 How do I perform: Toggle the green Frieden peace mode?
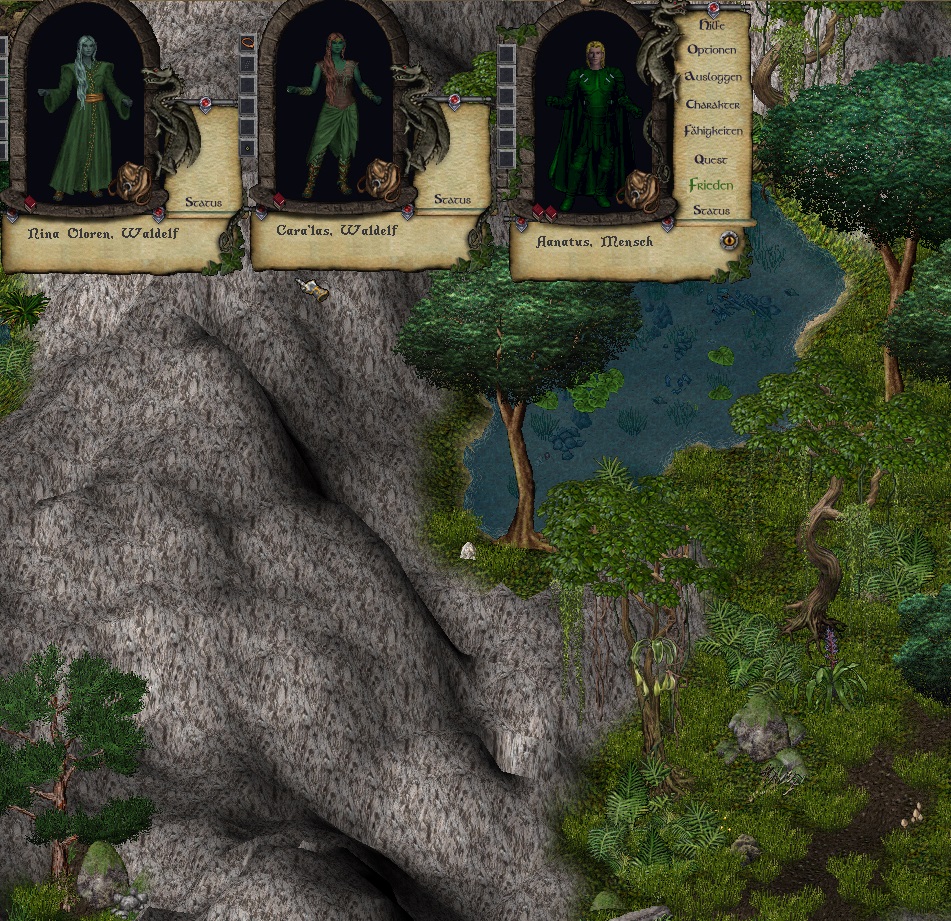click(x=711, y=185)
